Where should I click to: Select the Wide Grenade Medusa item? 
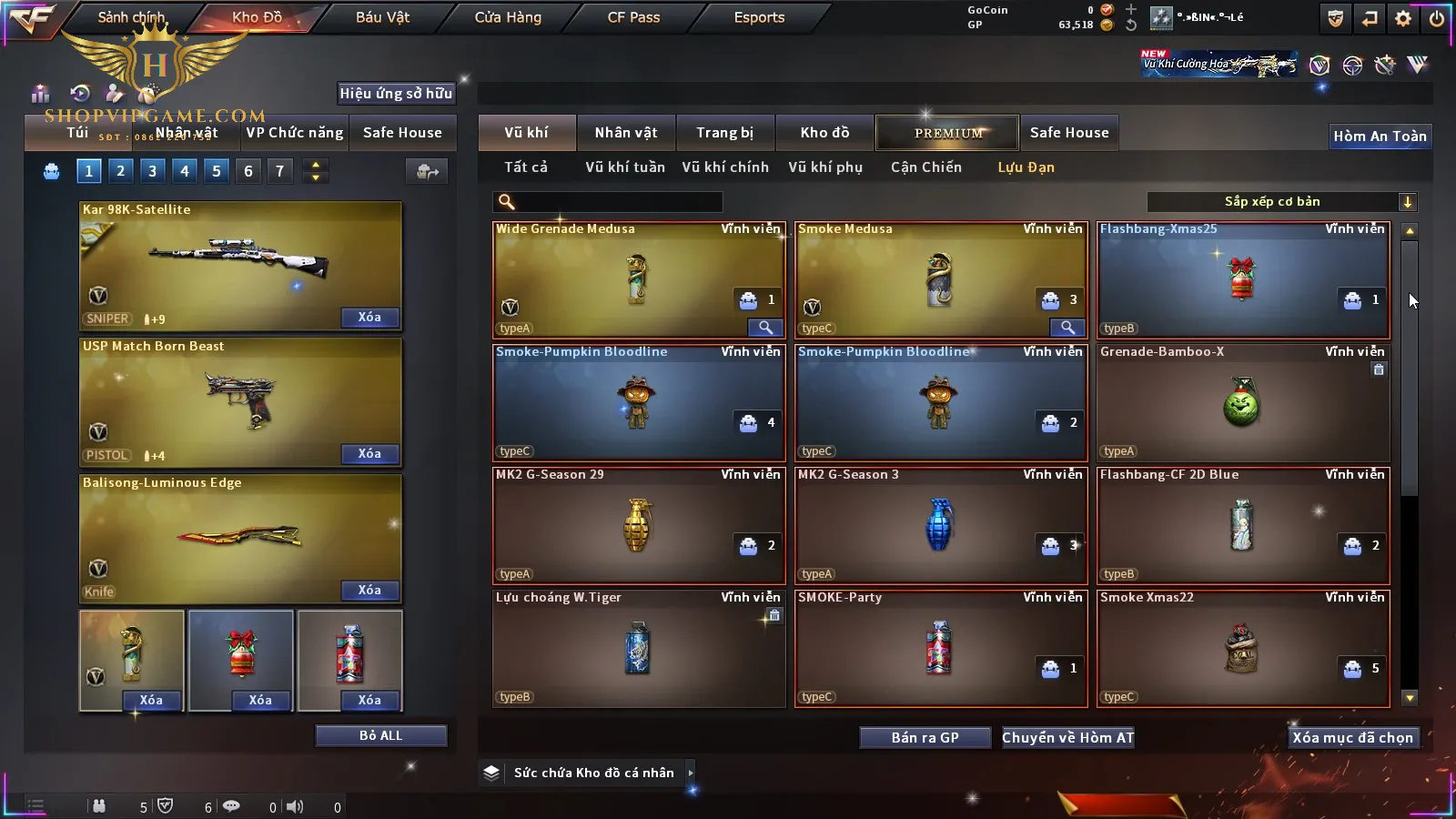[x=638, y=280]
